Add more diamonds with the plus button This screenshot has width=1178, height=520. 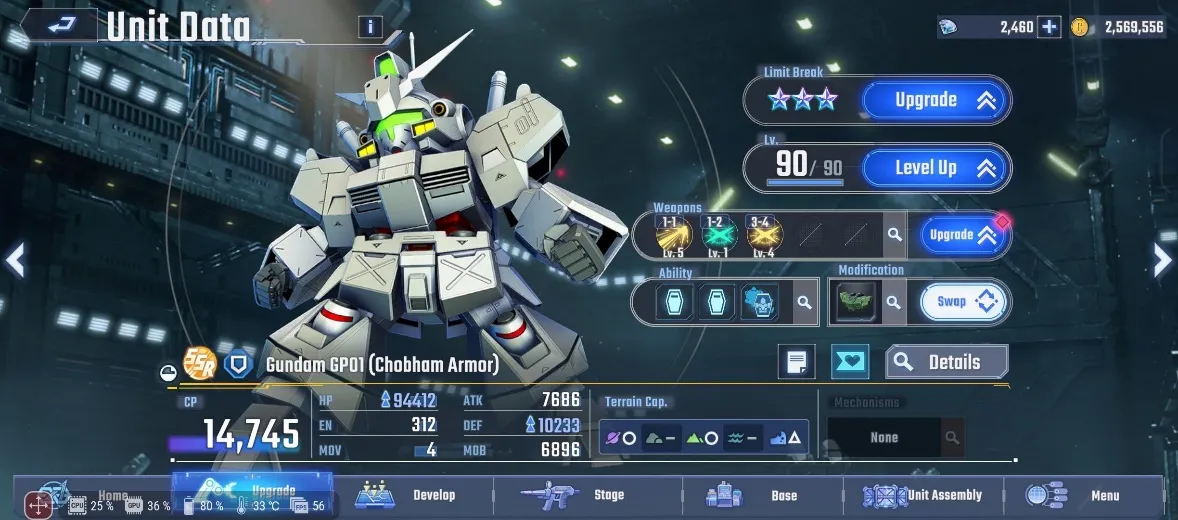[x=1049, y=27]
